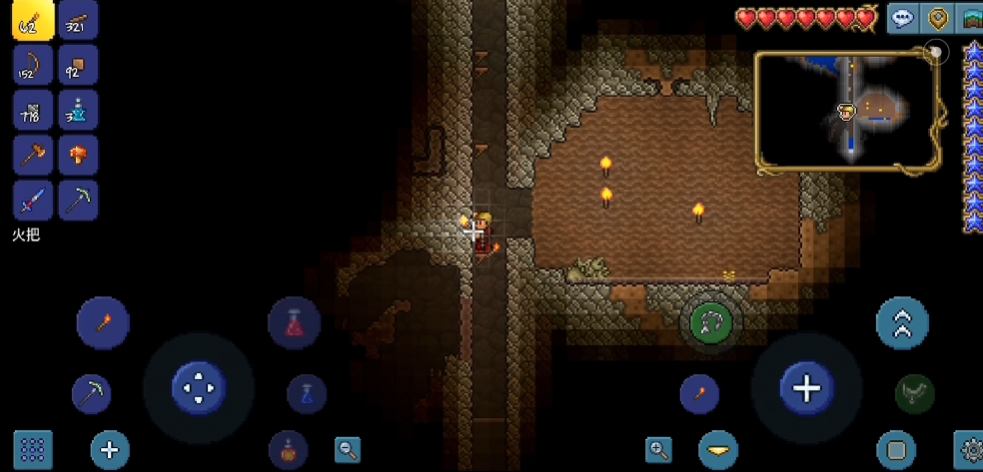Open the inventory grid button
Screen dimensions: 983x472
tap(33, 450)
